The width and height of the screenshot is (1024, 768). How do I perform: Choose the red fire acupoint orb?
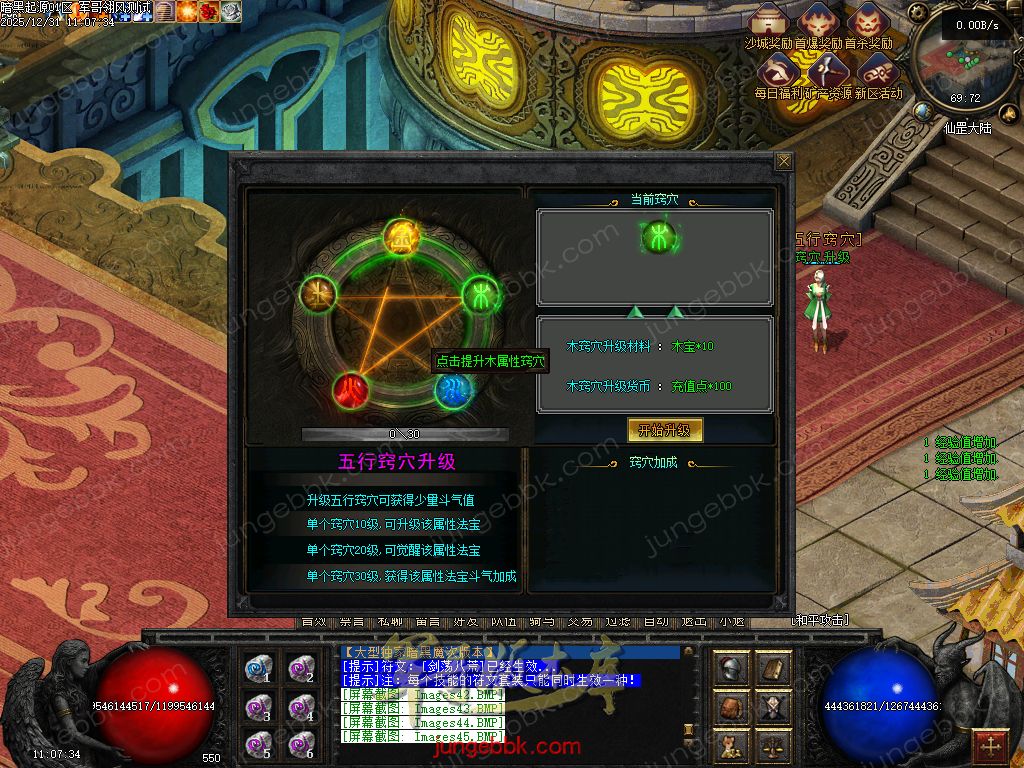coord(349,389)
